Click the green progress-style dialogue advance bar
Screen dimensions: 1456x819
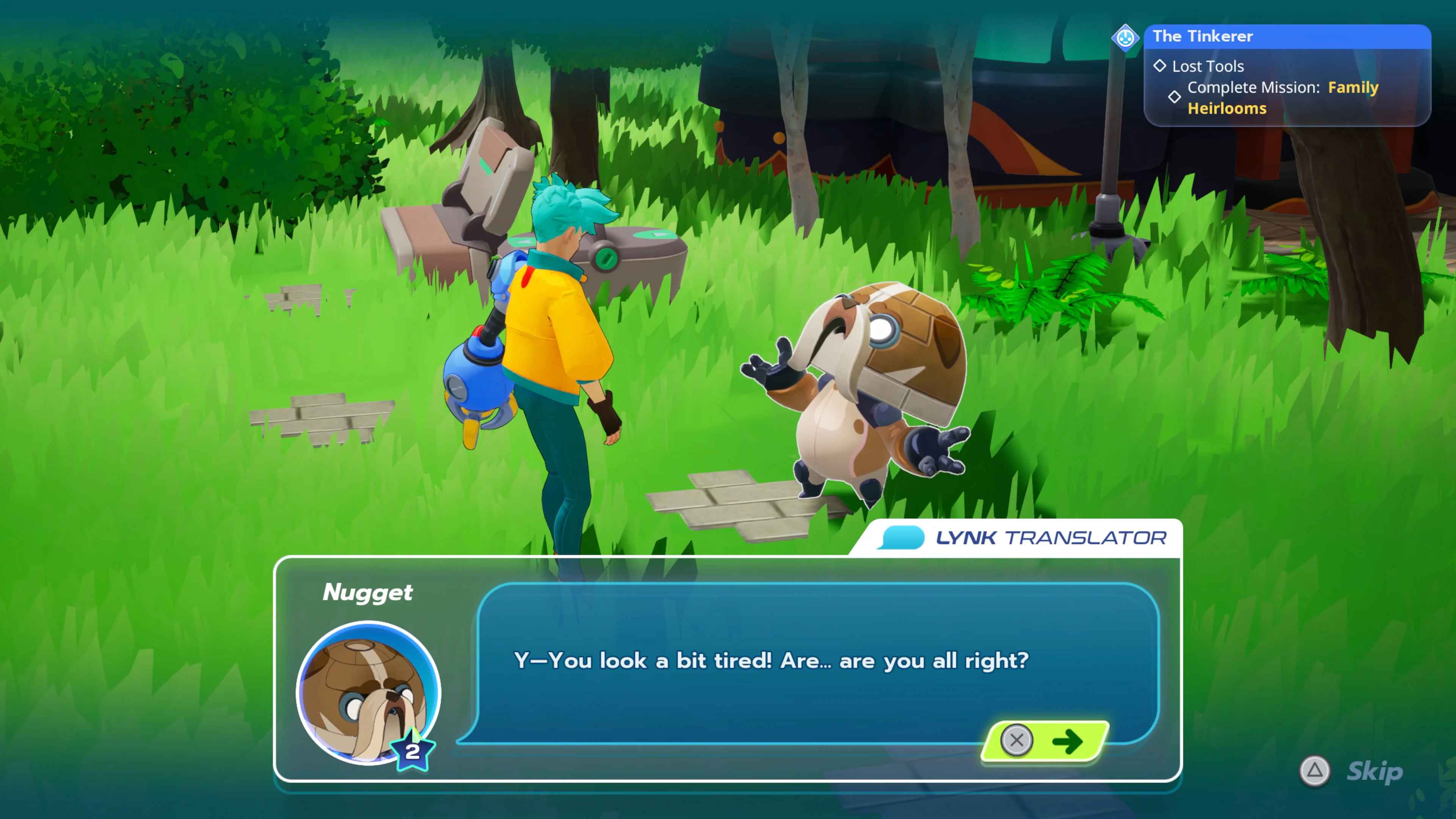click(1043, 742)
